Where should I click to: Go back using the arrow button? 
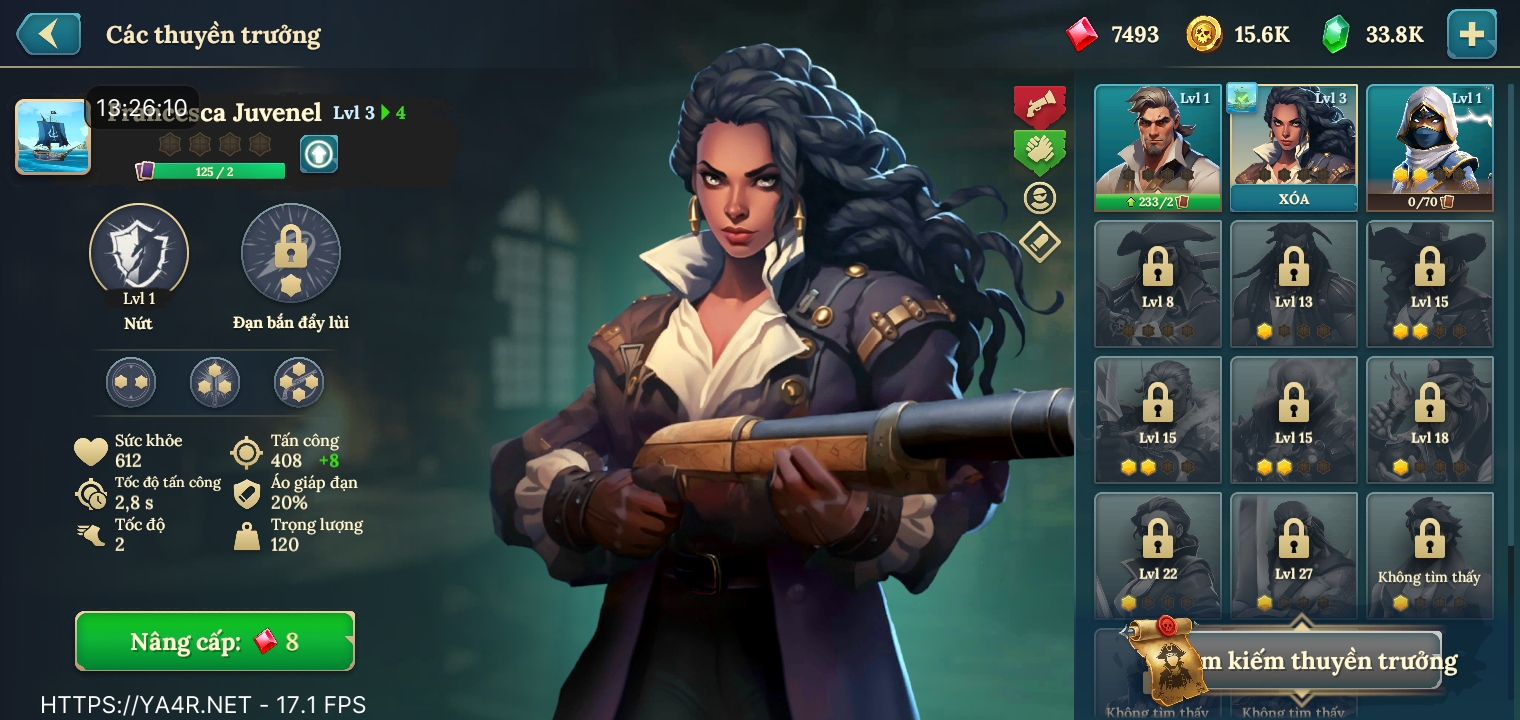coord(47,34)
